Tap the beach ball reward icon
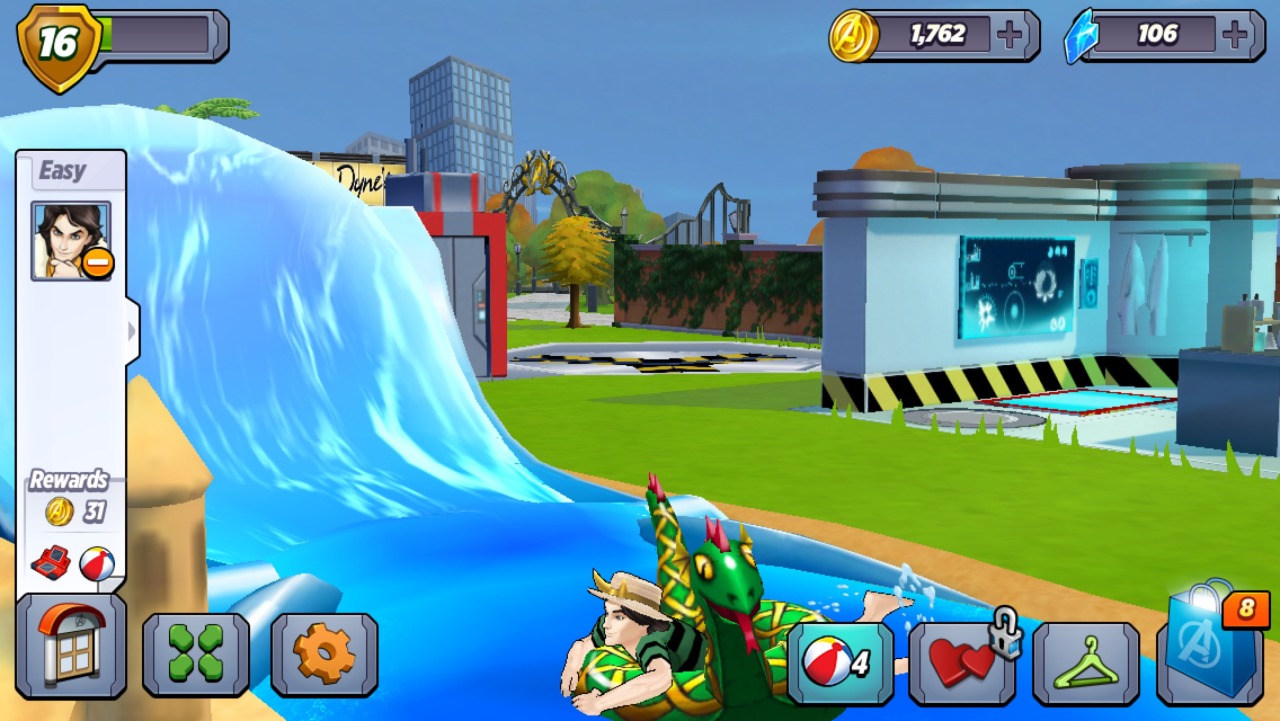Viewport: 1280px width, 721px height. 96,563
